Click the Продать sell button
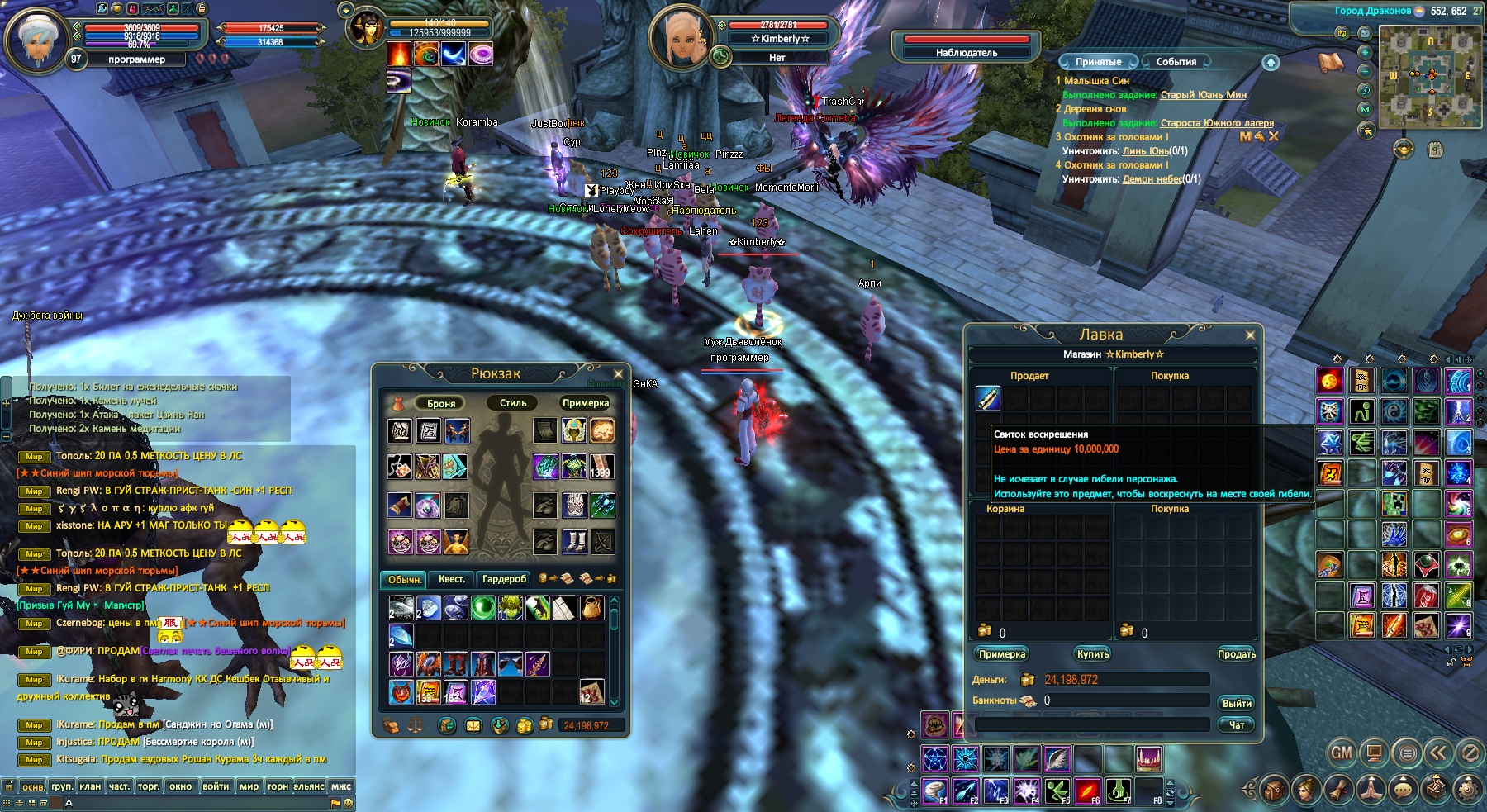The image size is (1487, 812). [x=1236, y=654]
